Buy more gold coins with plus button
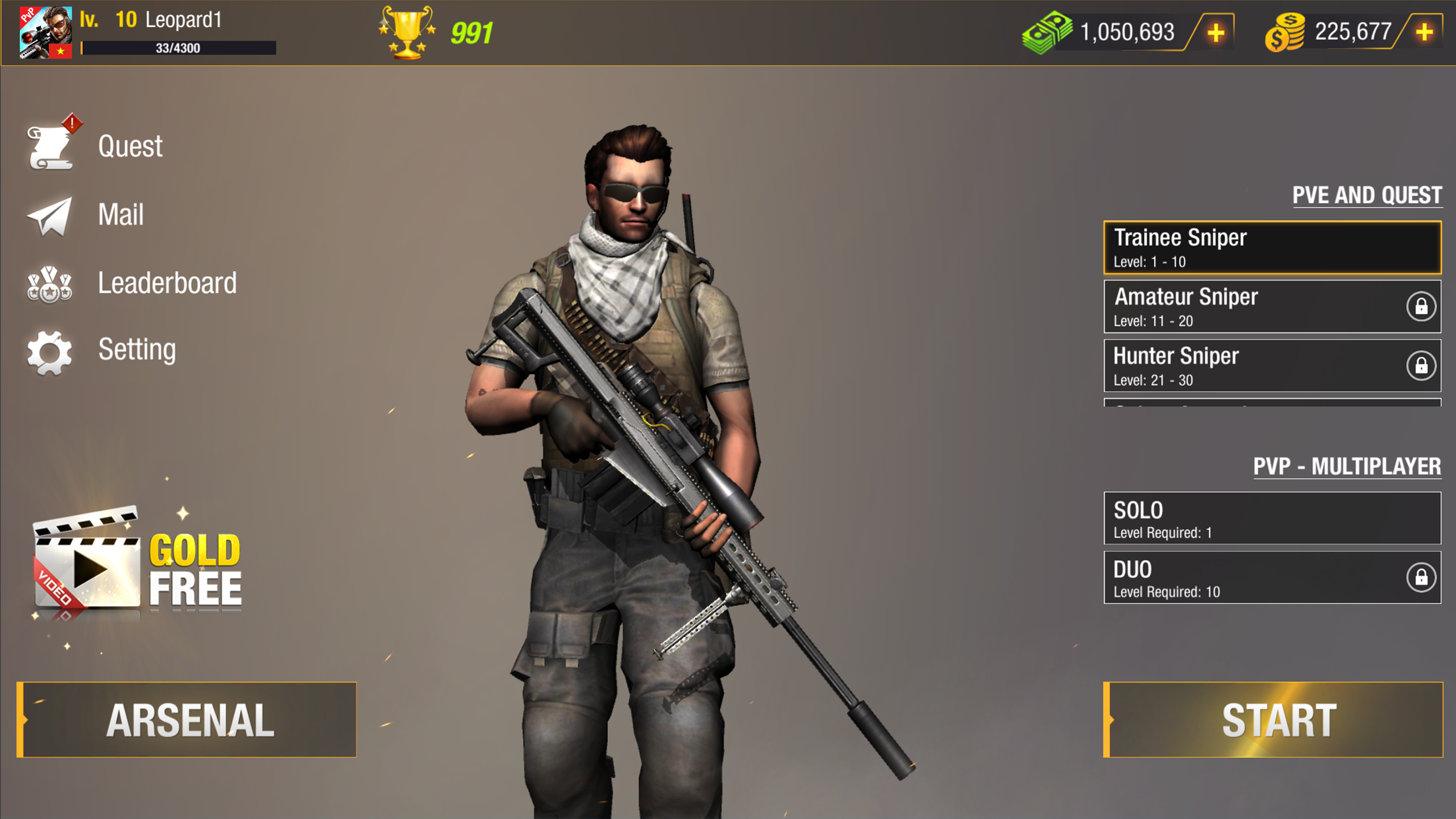Image resolution: width=1456 pixels, height=819 pixels. coord(1424,32)
